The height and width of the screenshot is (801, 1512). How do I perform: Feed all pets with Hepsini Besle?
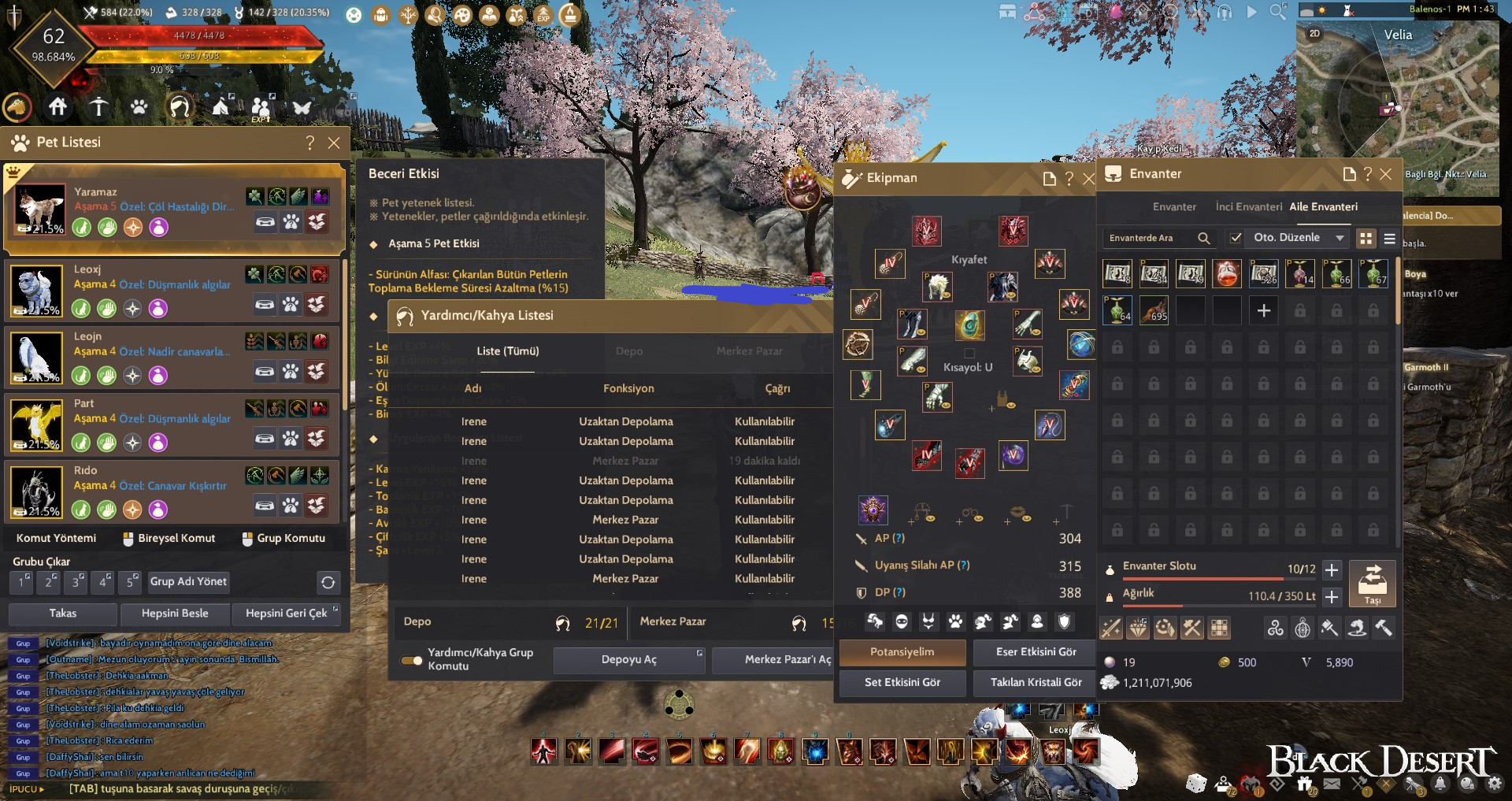175,614
